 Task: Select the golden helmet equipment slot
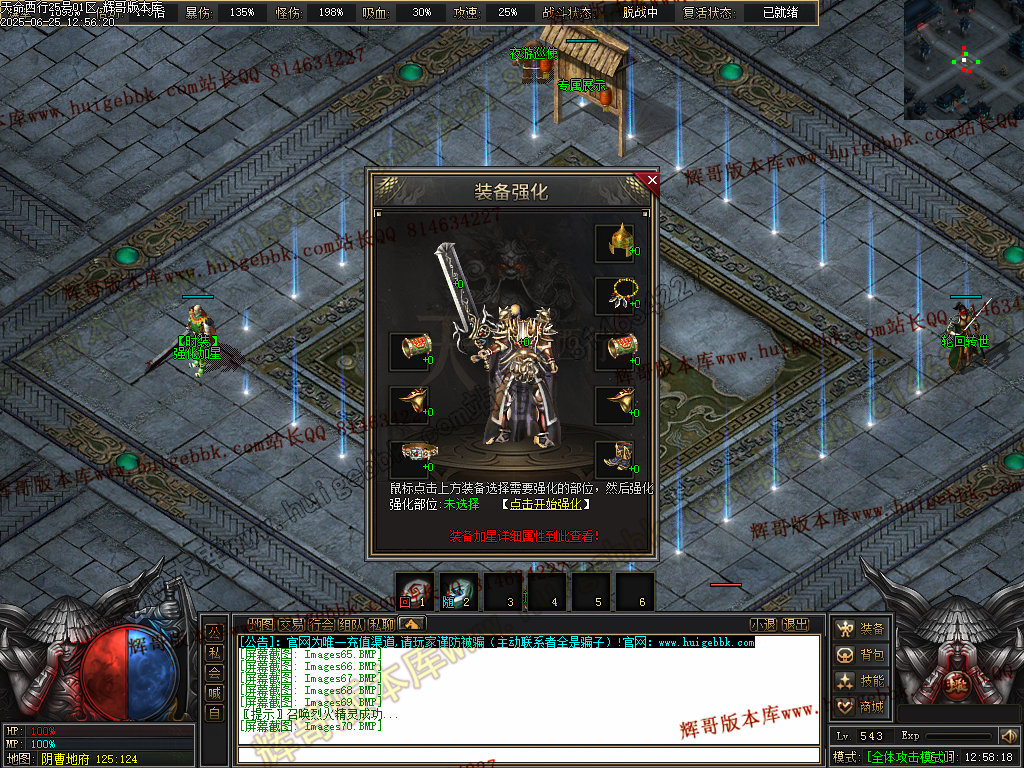click(615, 242)
